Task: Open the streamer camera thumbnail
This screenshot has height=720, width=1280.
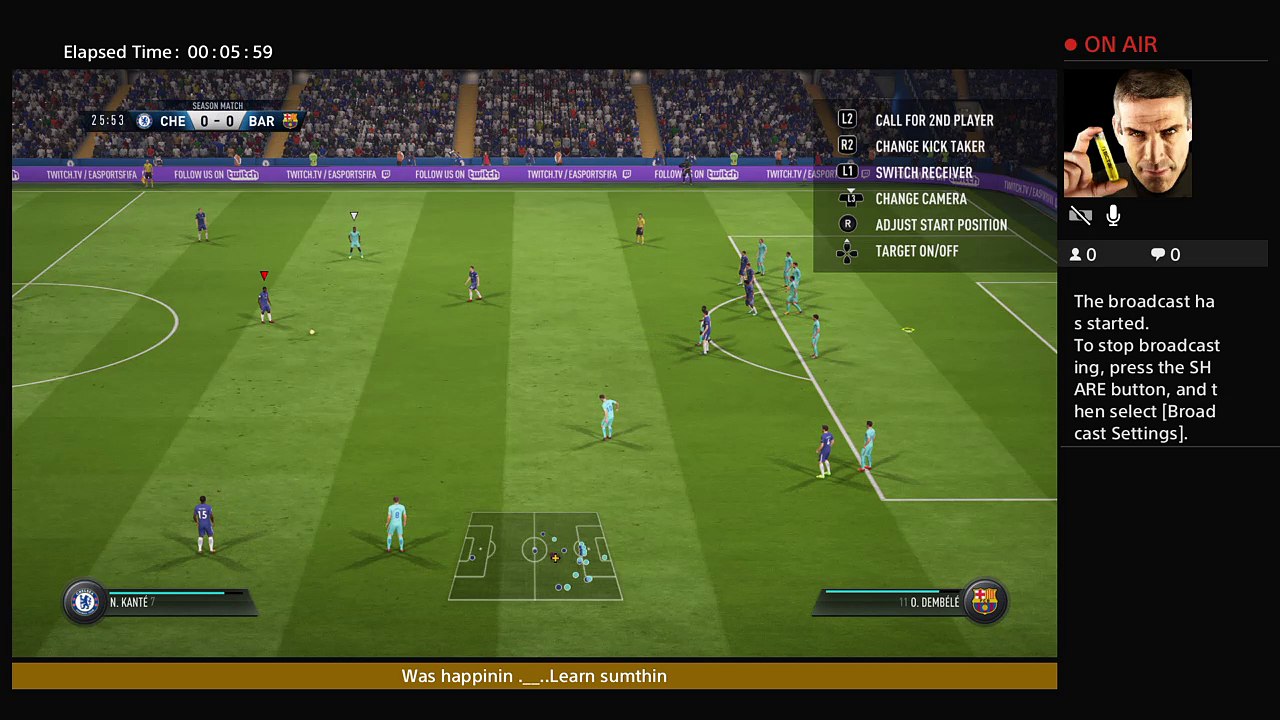Action: (1127, 133)
